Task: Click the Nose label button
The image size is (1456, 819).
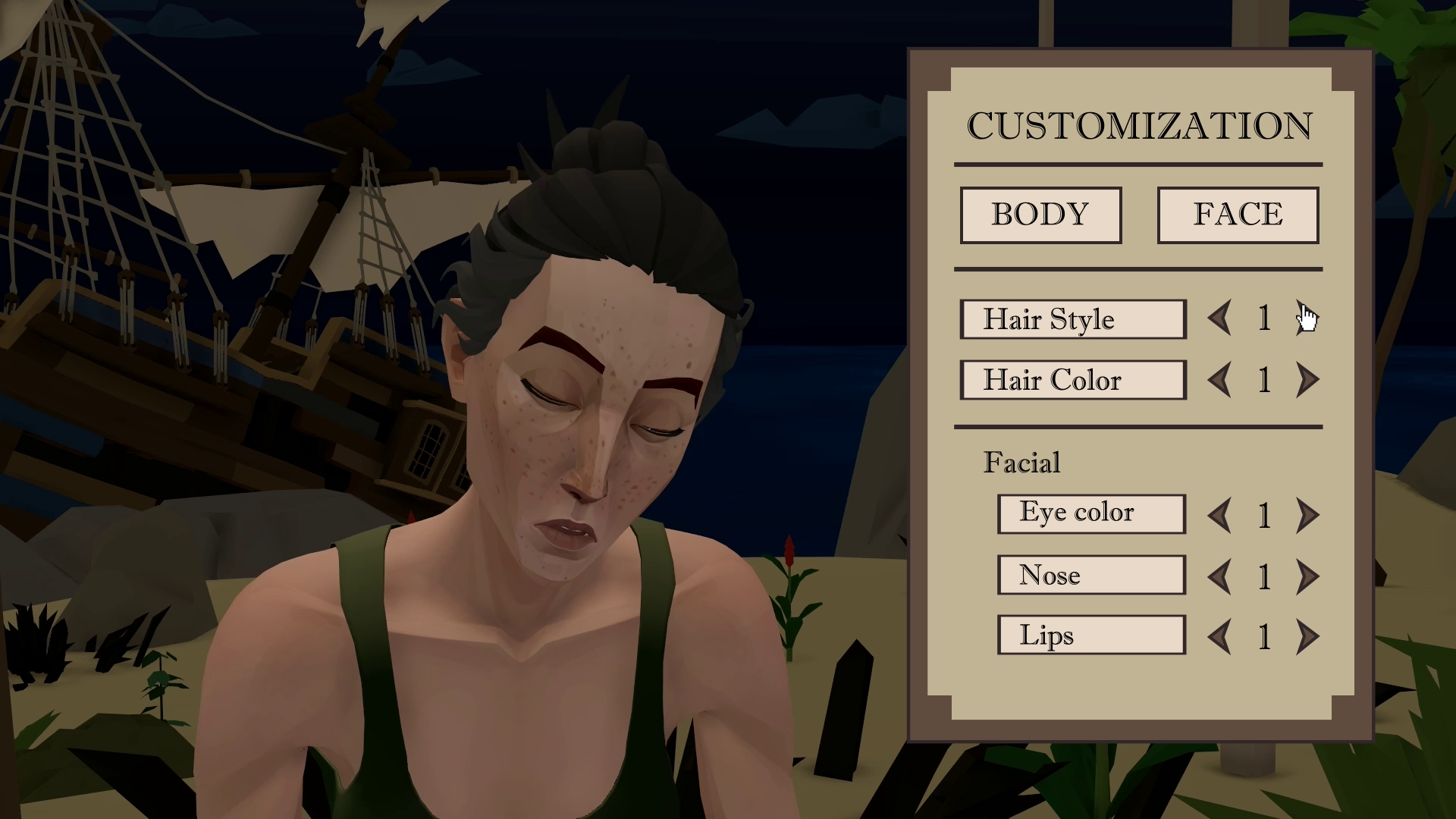Action: (x=1091, y=575)
